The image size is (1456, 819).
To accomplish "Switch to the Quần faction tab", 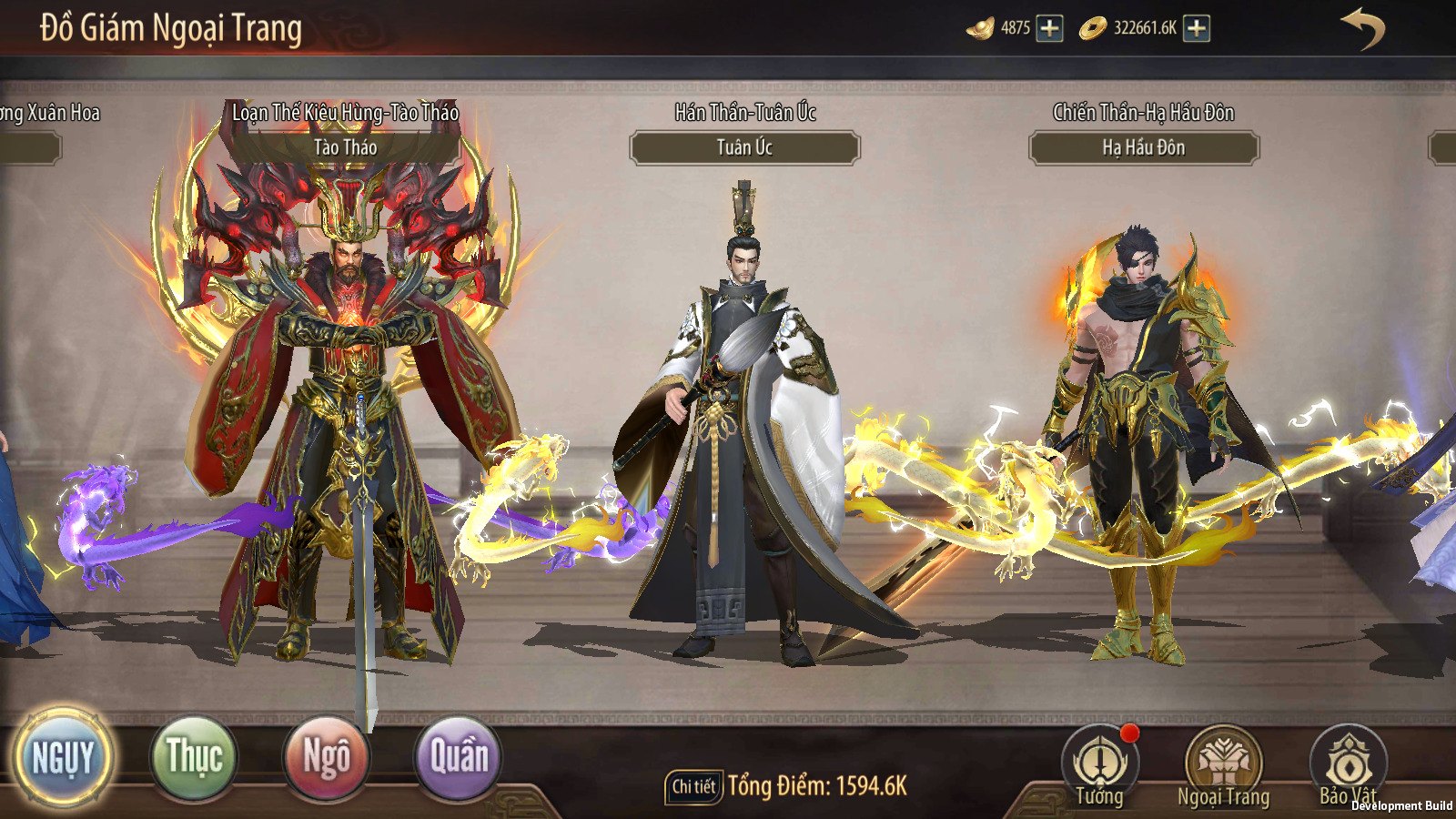I will coord(458,757).
